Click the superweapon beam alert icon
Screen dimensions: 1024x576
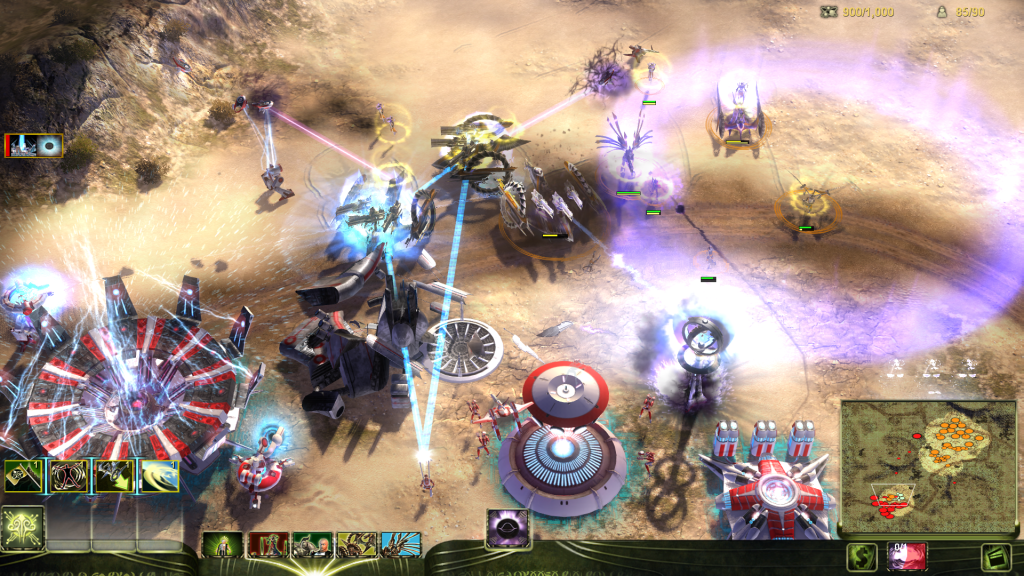pos(20,146)
